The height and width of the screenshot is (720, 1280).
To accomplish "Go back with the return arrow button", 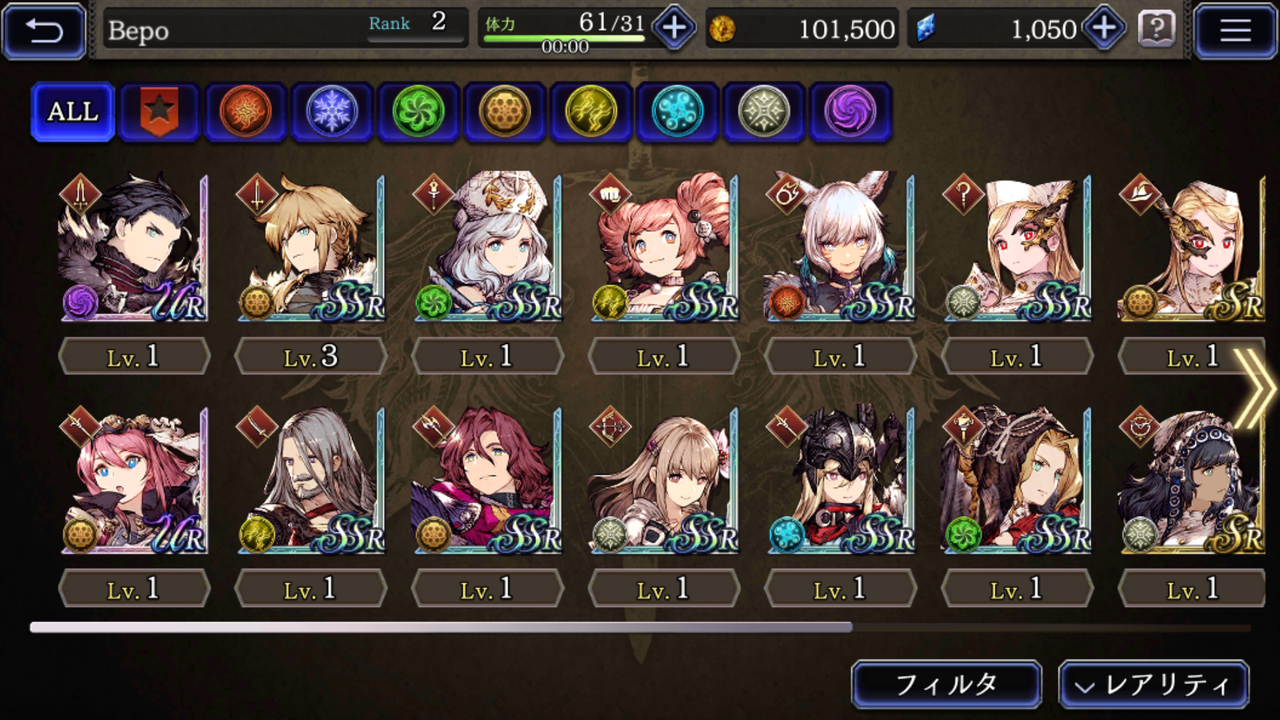I will click(44, 31).
